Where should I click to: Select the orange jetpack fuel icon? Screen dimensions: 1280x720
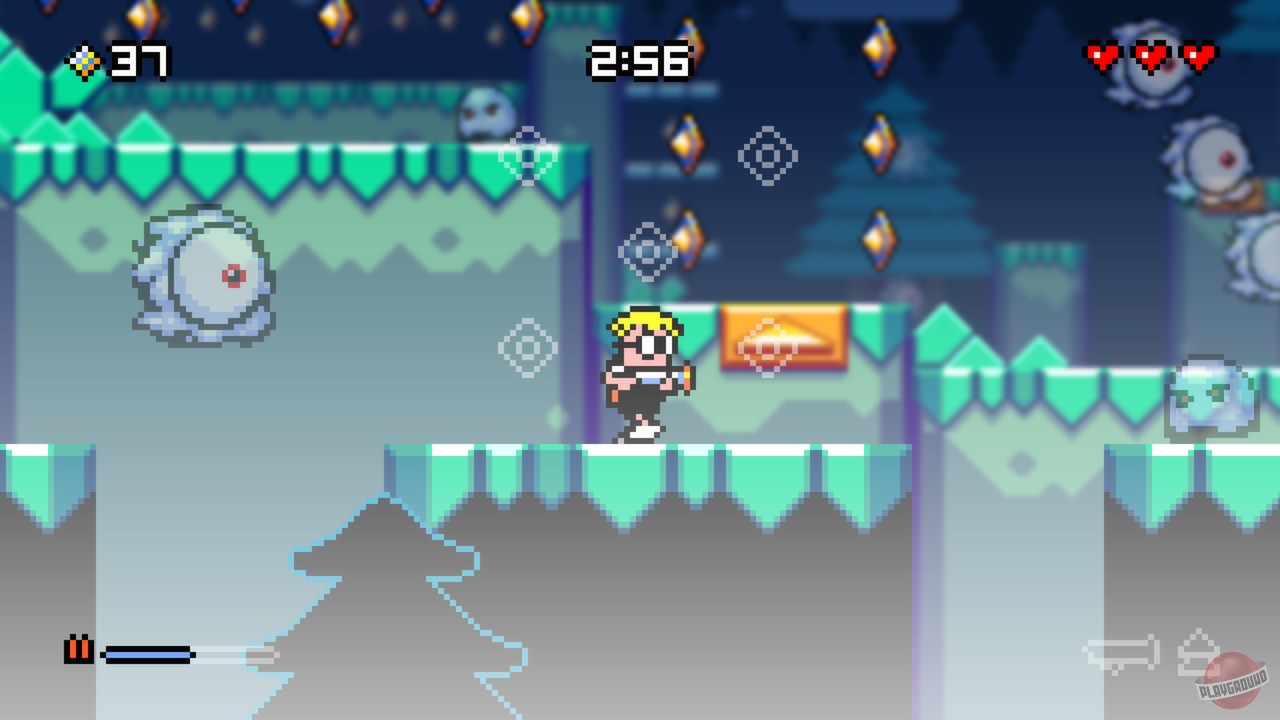coord(78,650)
